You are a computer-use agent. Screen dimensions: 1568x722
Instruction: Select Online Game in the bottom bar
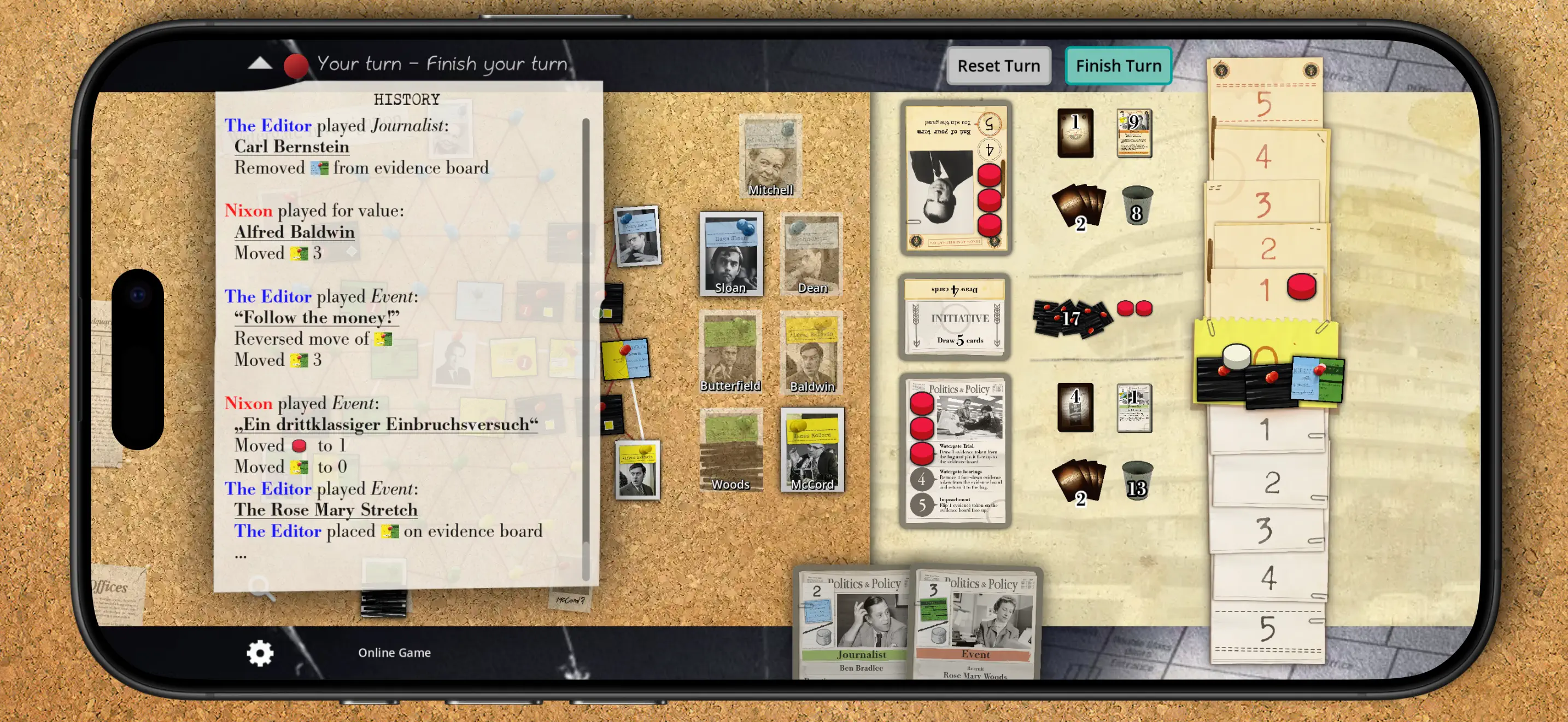click(x=394, y=653)
